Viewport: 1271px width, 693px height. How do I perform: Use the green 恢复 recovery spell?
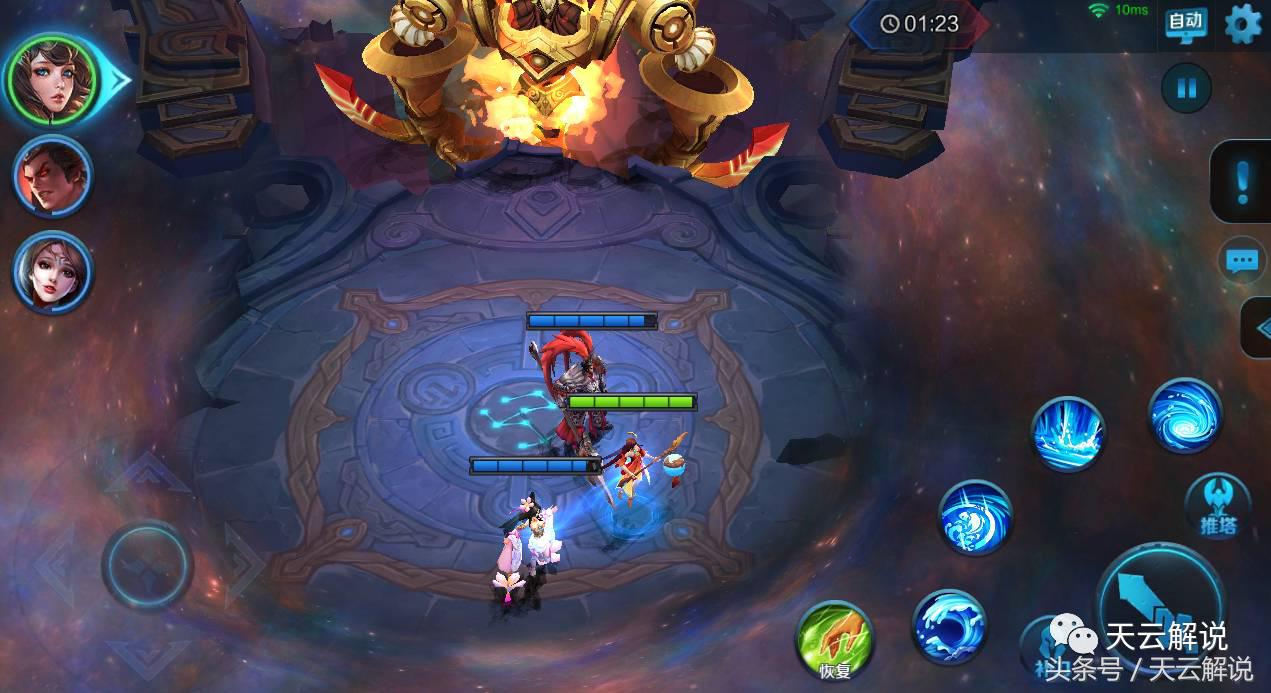pos(834,640)
